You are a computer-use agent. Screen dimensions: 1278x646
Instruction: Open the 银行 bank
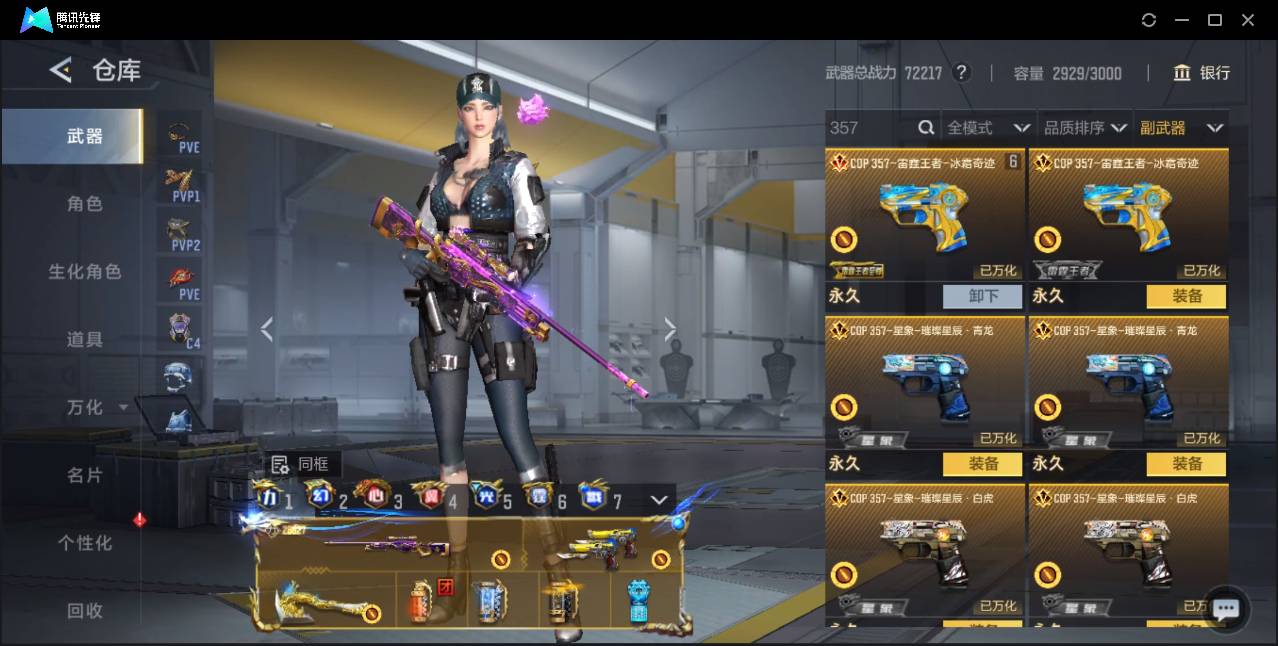coord(1202,73)
